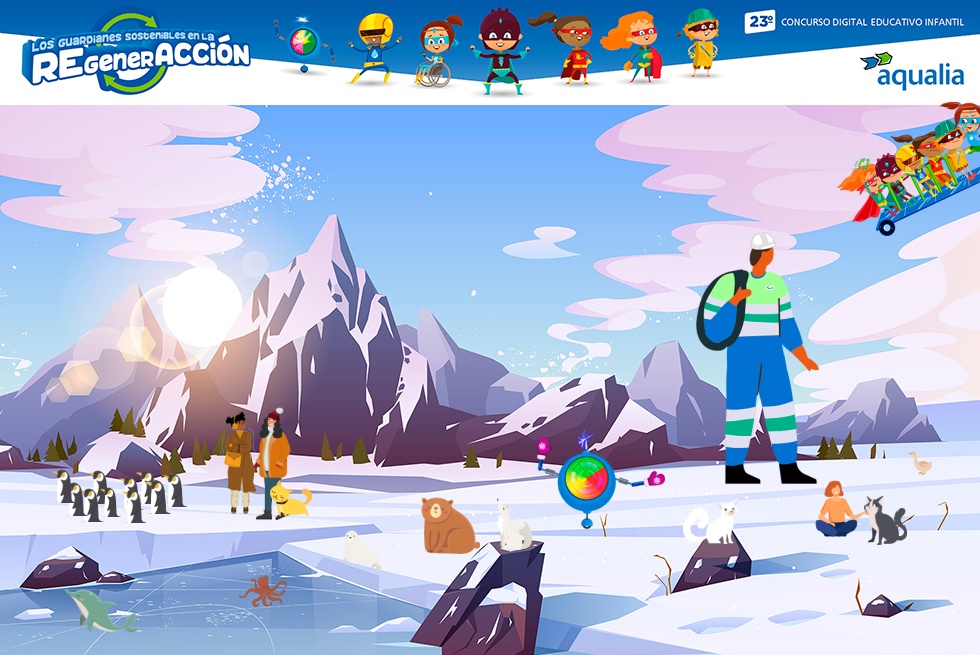Click the REgenerAcción game logo
Image resolution: width=980 pixels, height=655 pixels.
tap(135, 55)
